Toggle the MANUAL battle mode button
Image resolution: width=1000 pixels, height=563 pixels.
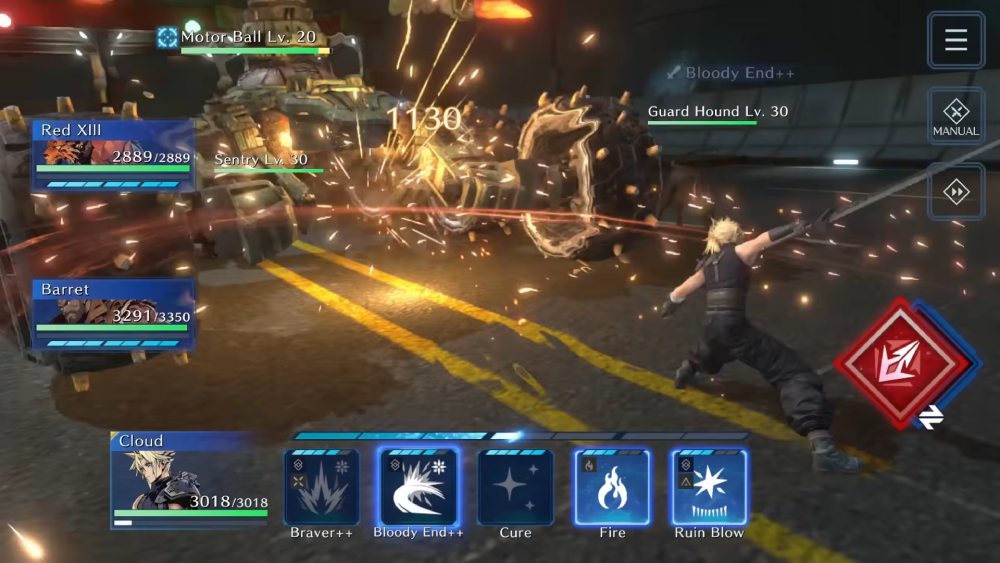click(956, 116)
